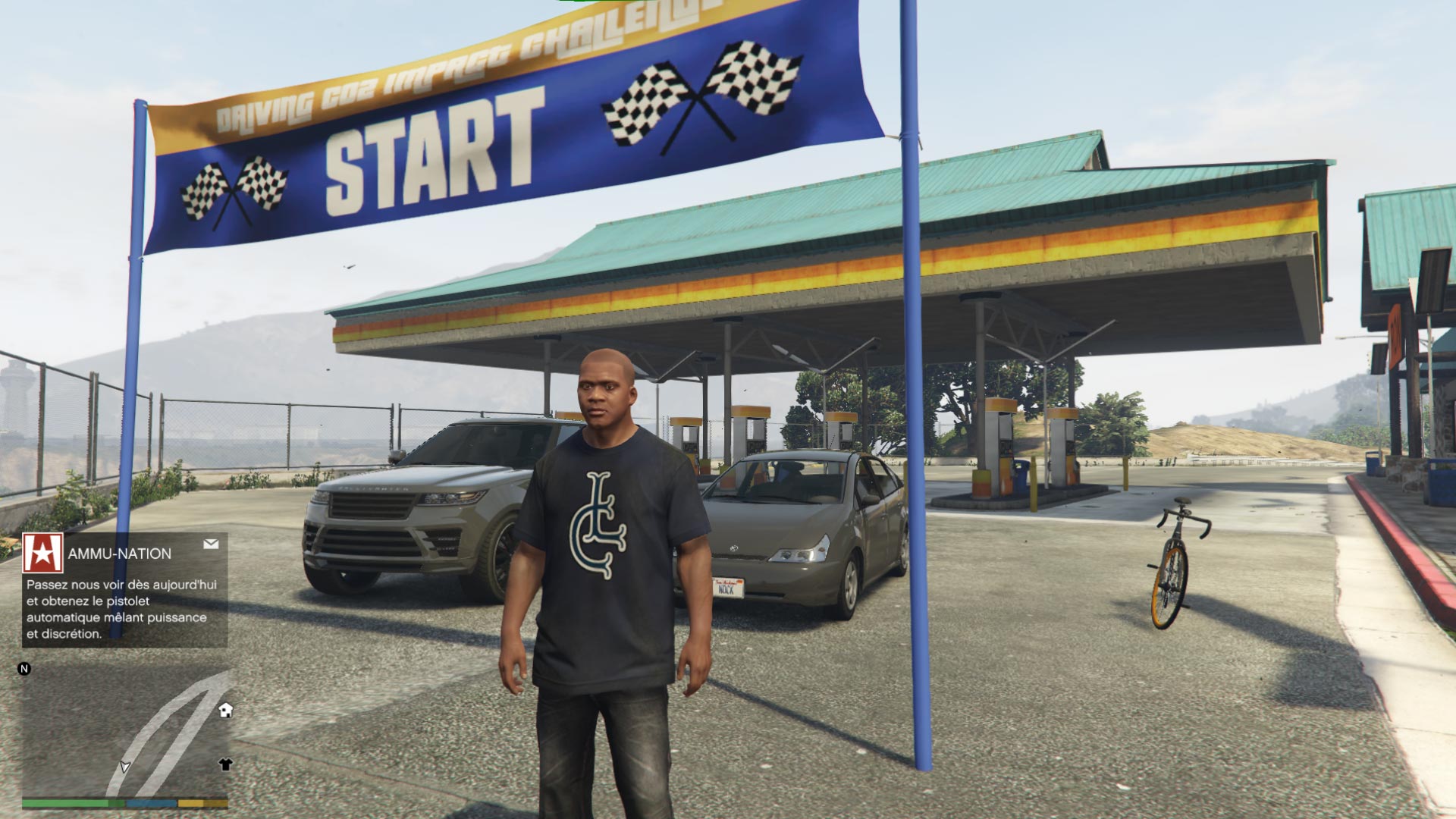Select the envelope icon on the notification
Image resolution: width=1456 pixels, height=819 pixels.
coord(211,544)
